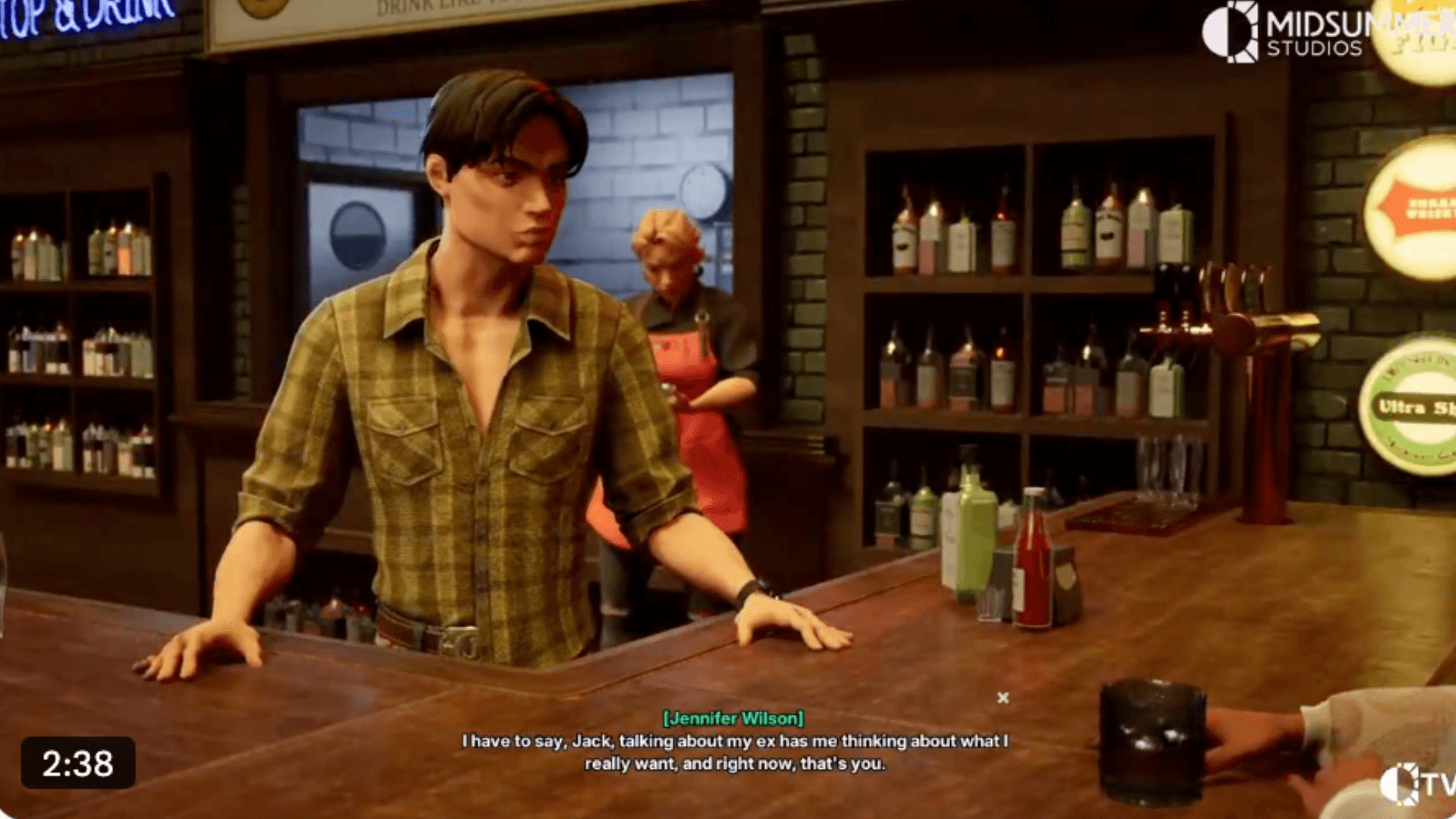1456x819 pixels.
Task: Dismiss the subtitle via the small x
Action: coord(1003,698)
